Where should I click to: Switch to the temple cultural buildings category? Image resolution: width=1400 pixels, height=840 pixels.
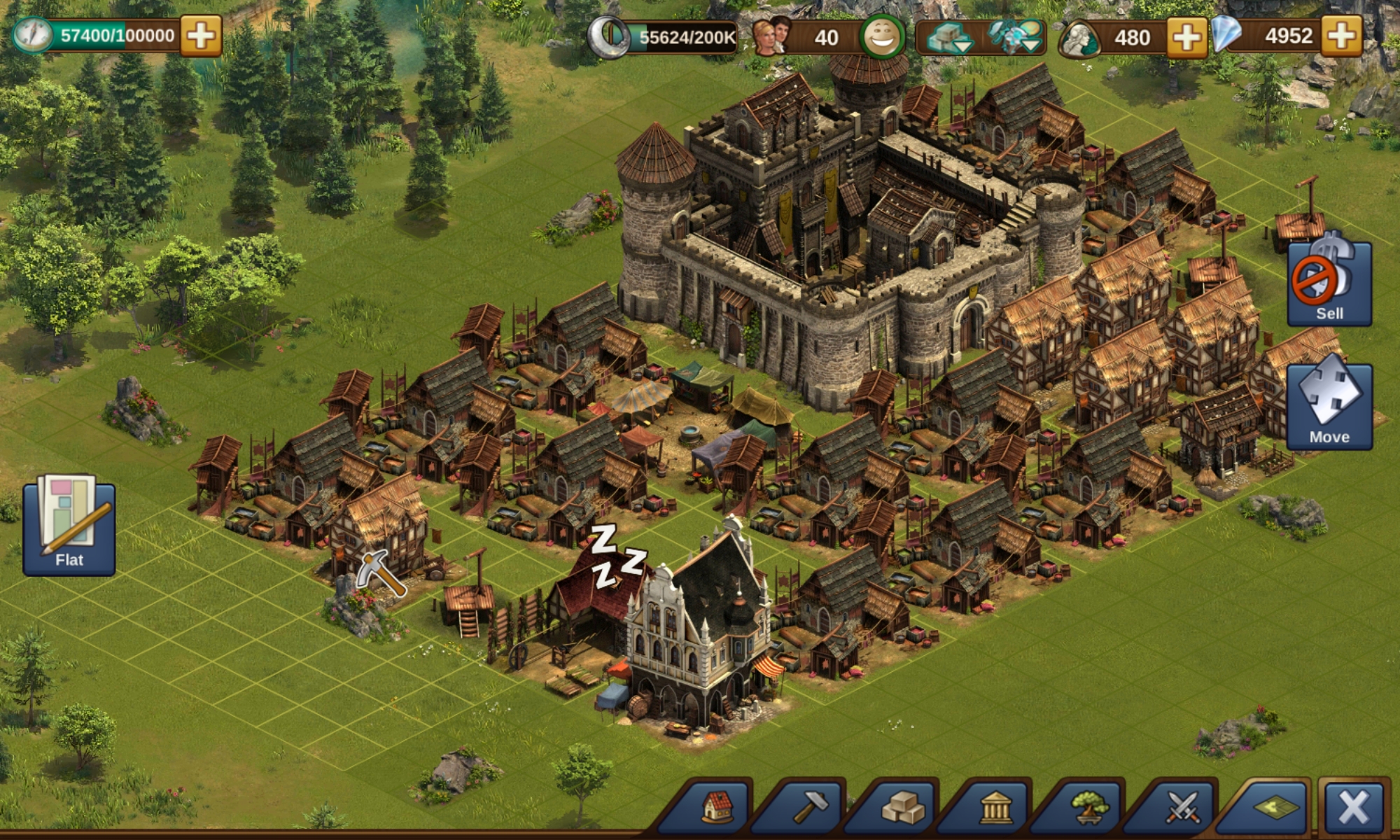(996, 808)
